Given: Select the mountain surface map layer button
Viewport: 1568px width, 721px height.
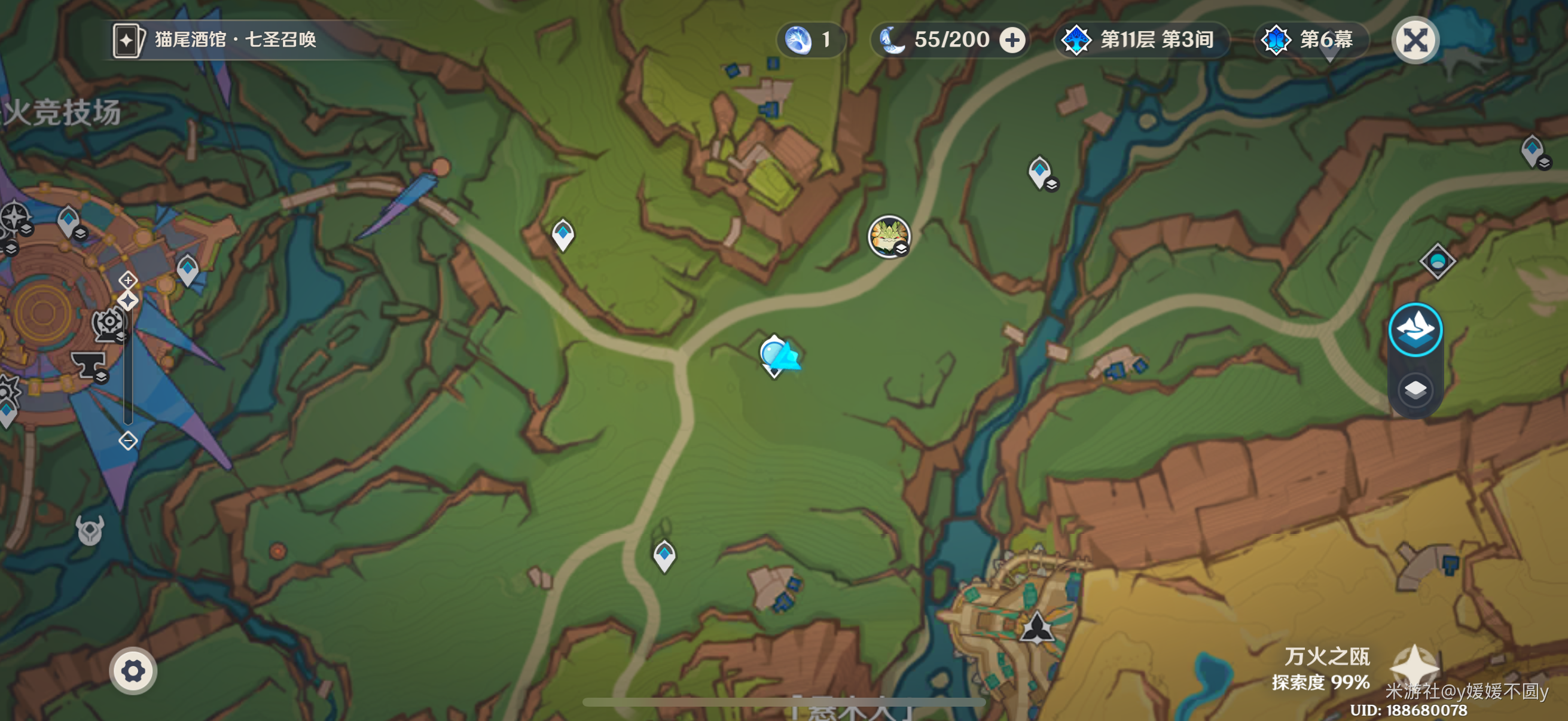Looking at the screenshot, I should 1416,329.
